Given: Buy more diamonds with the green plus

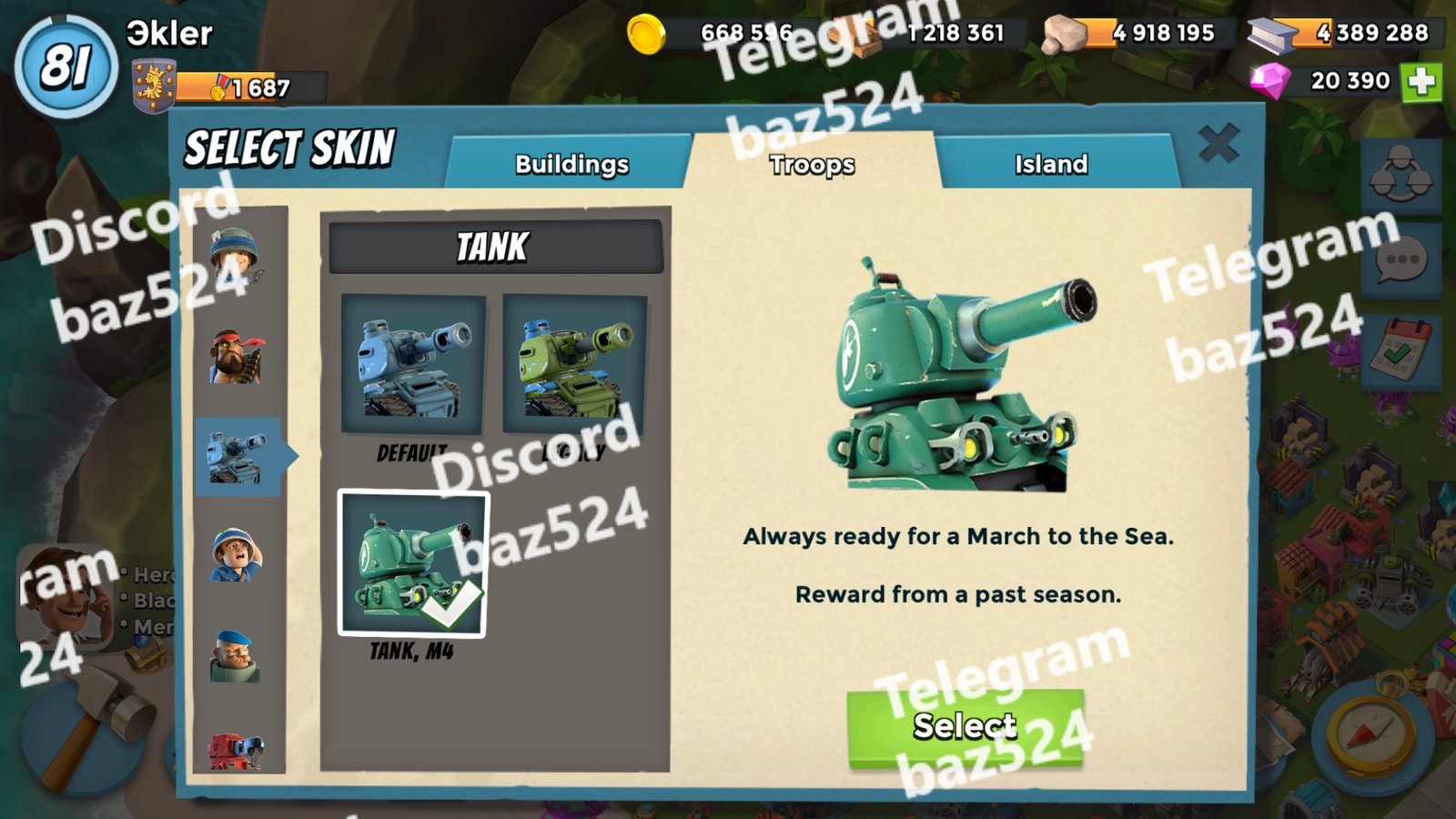Looking at the screenshot, I should (1421, 82).
